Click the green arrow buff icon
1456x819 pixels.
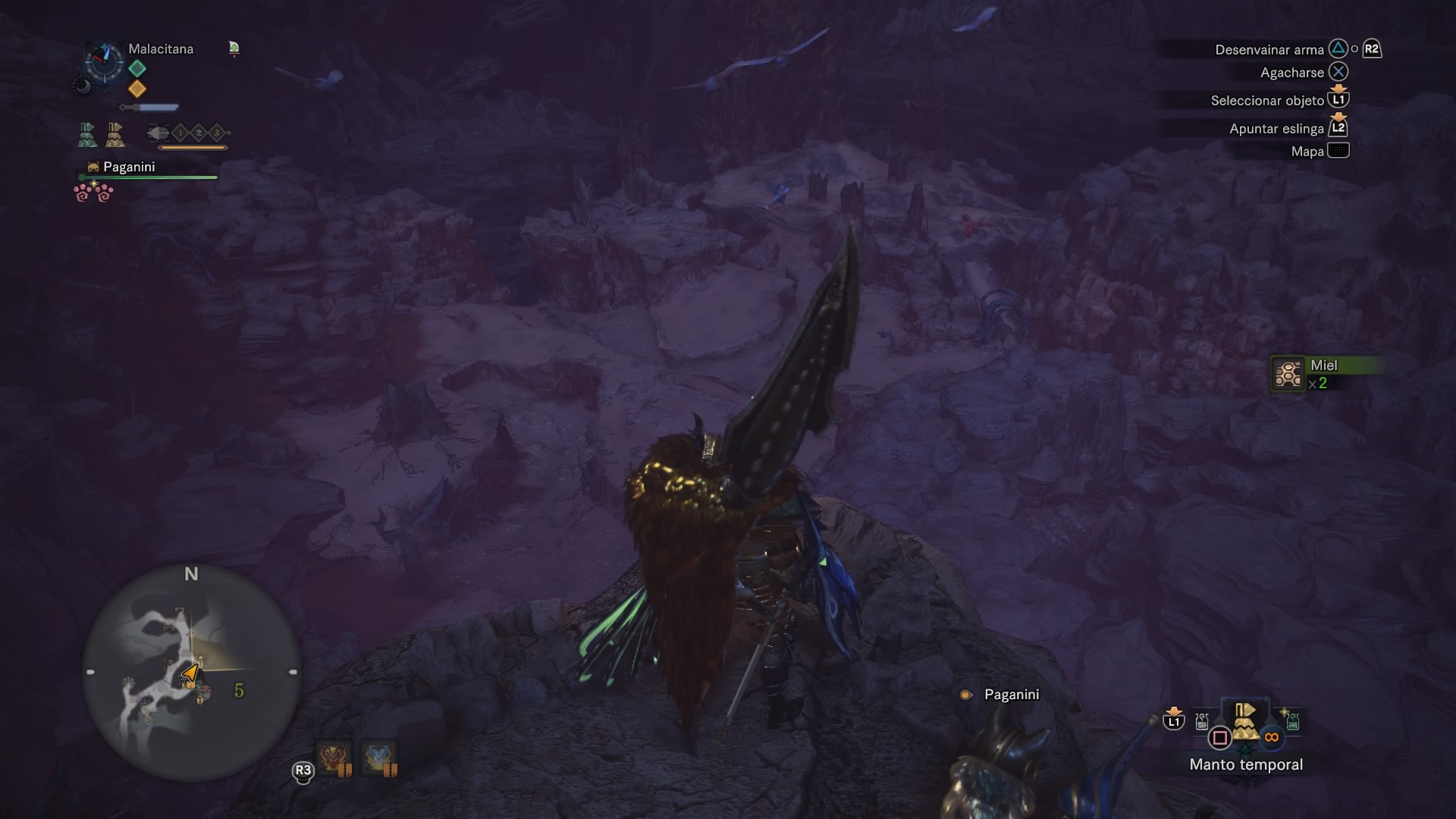click(x=234, y=49)
